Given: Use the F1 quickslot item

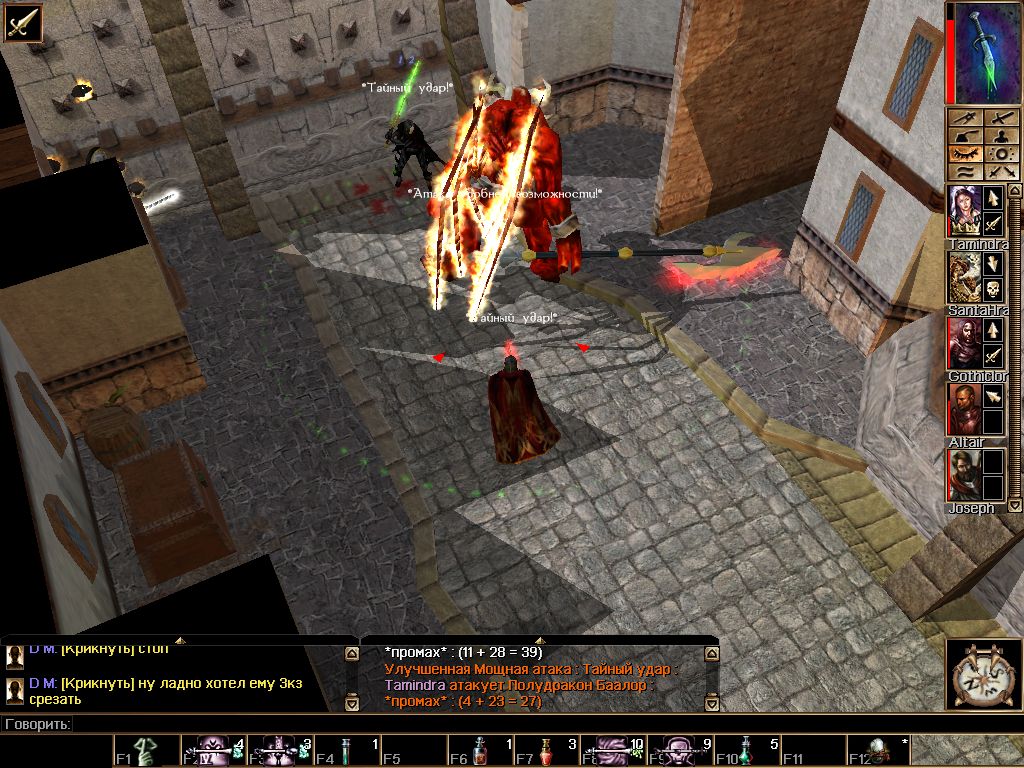Looking at the screenshot, I should (x=146, y=751).
